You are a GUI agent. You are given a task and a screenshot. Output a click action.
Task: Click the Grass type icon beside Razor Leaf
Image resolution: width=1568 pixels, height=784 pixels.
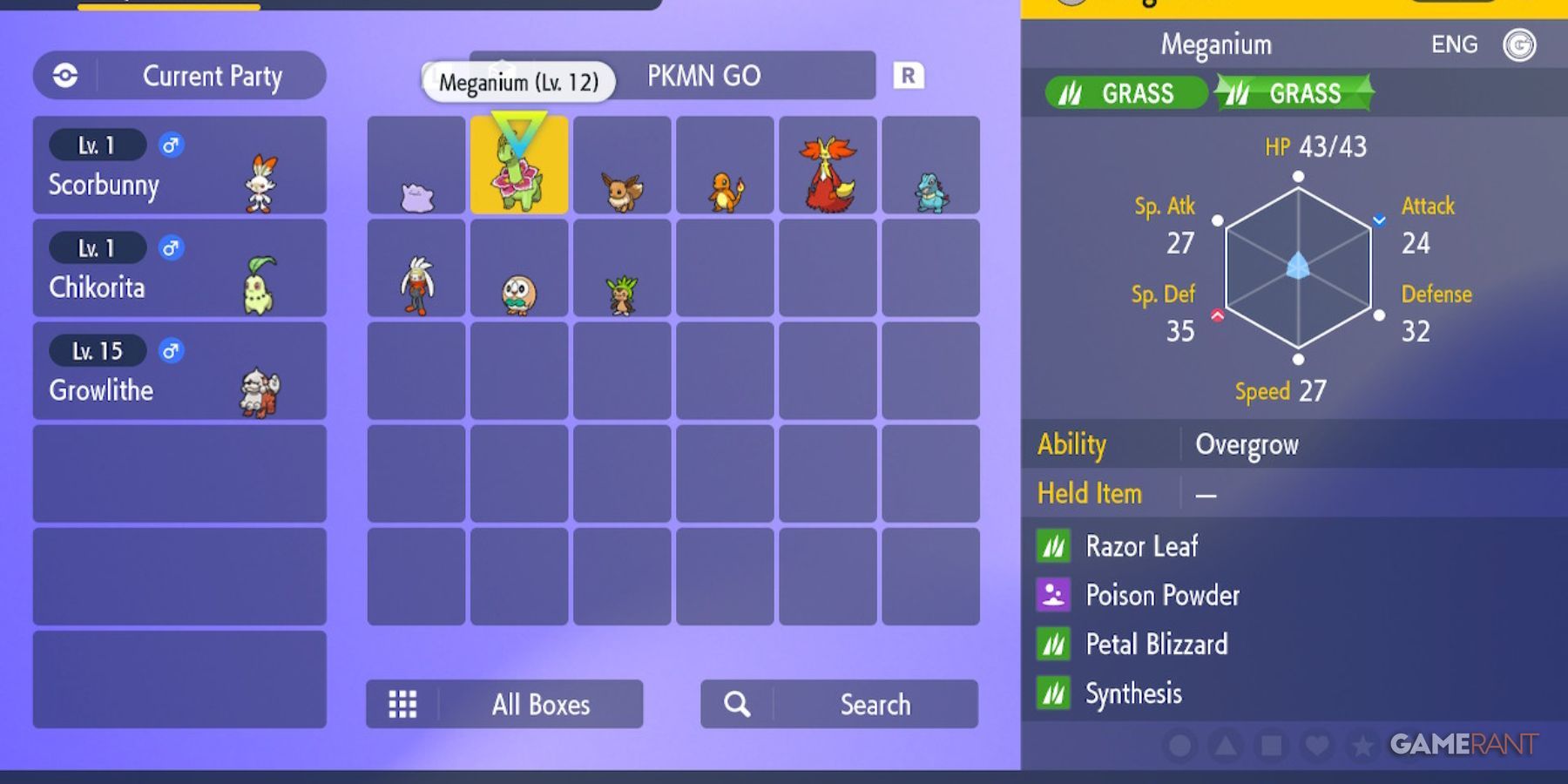(x=1053, y=546)
